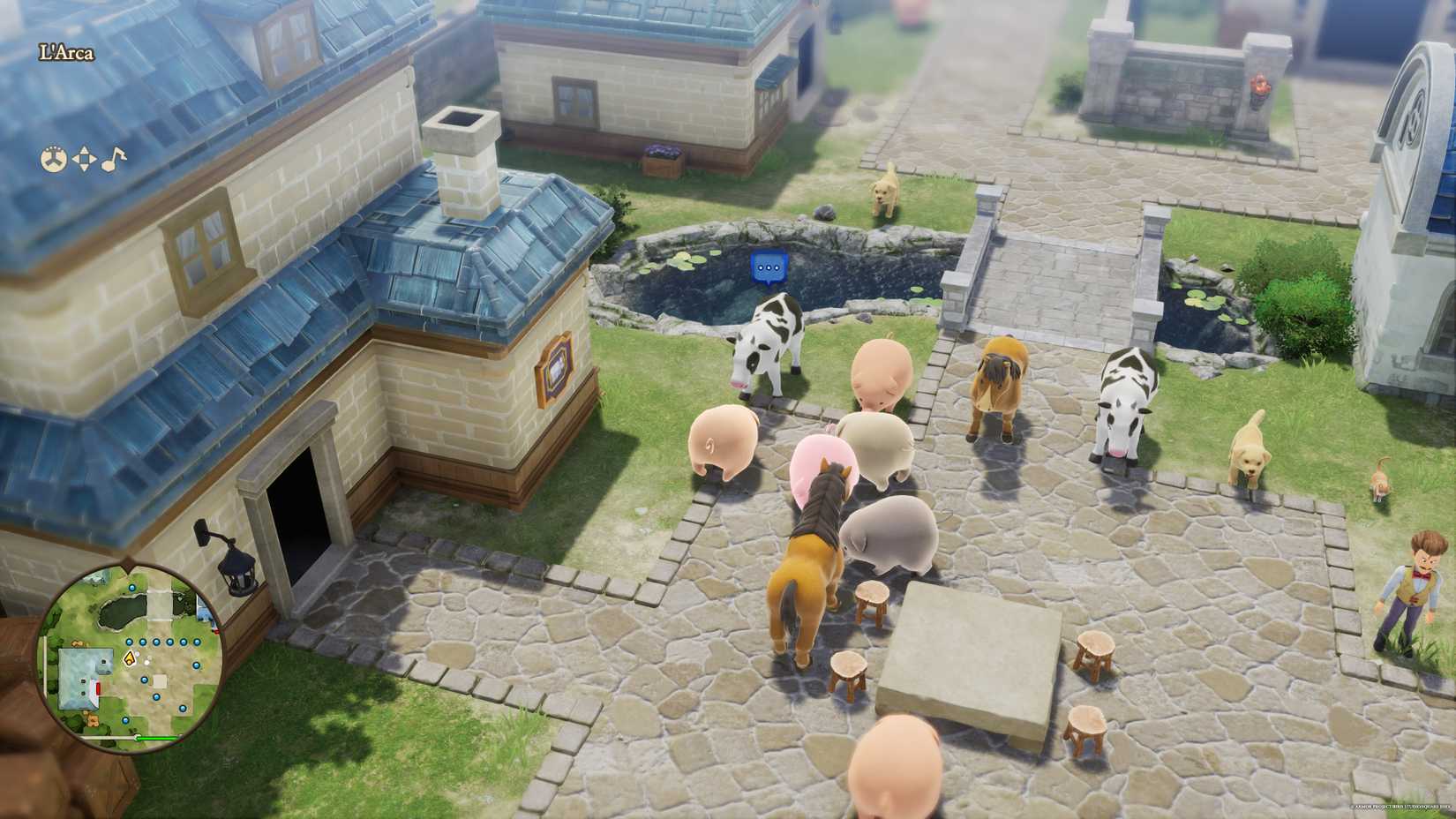Click the red door marker on the minimap building
The image size is (1456, 819).
coord(99,688)
